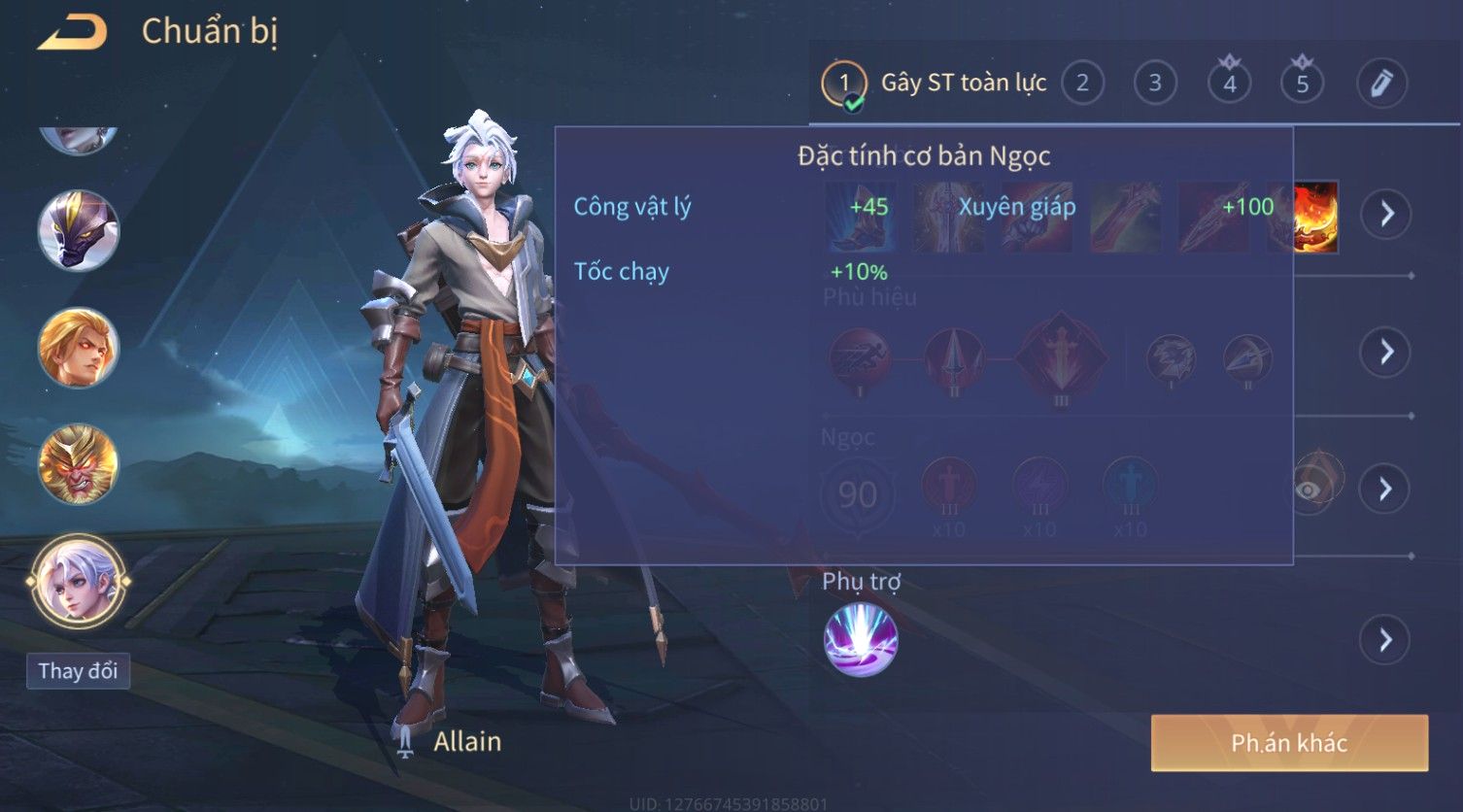The width and height of the screenshot is (1463, 812).
Task: Switch to build preset 3
Action: 1155,84
